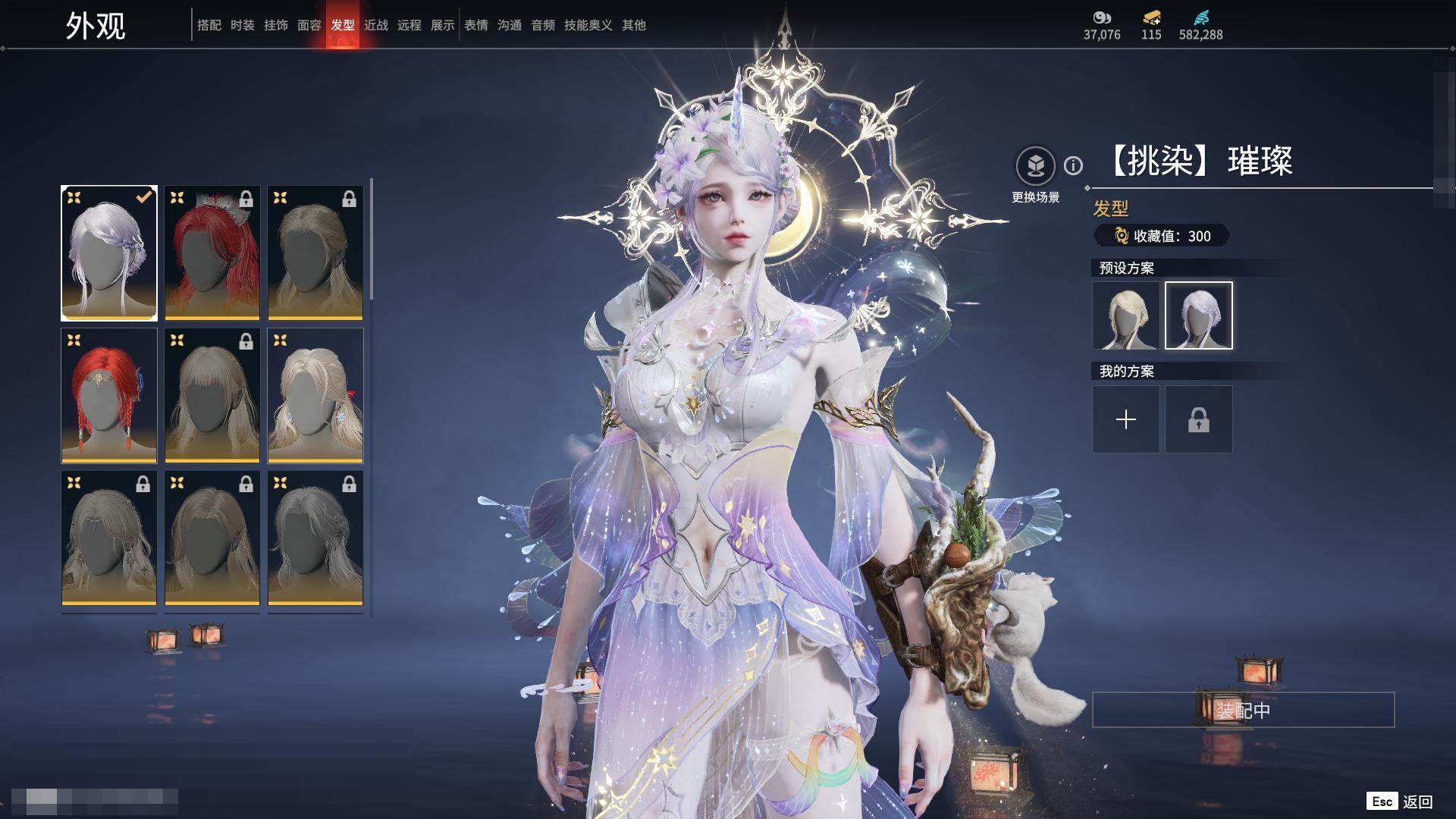Switch to the 远程 tab

[x=409, y=25]
